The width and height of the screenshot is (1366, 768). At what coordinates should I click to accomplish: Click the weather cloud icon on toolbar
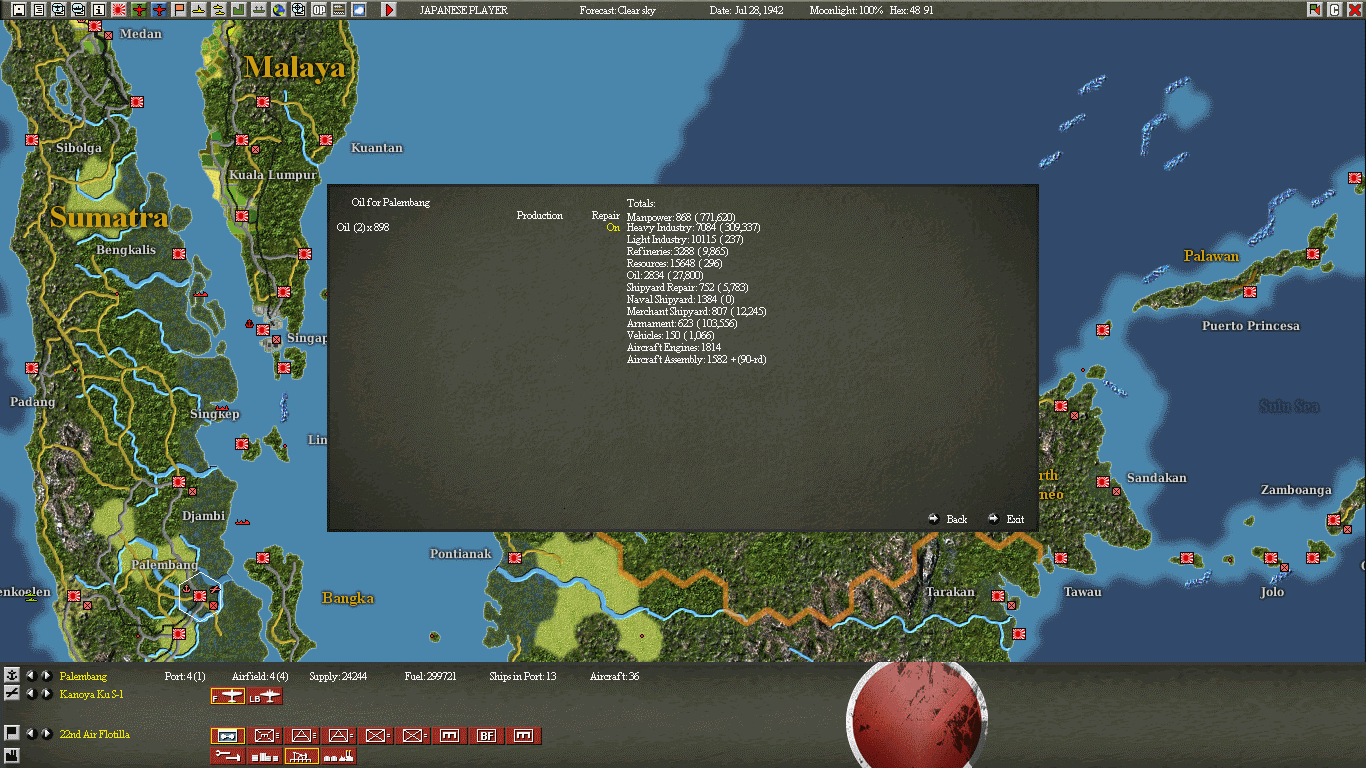click(358, 10)
